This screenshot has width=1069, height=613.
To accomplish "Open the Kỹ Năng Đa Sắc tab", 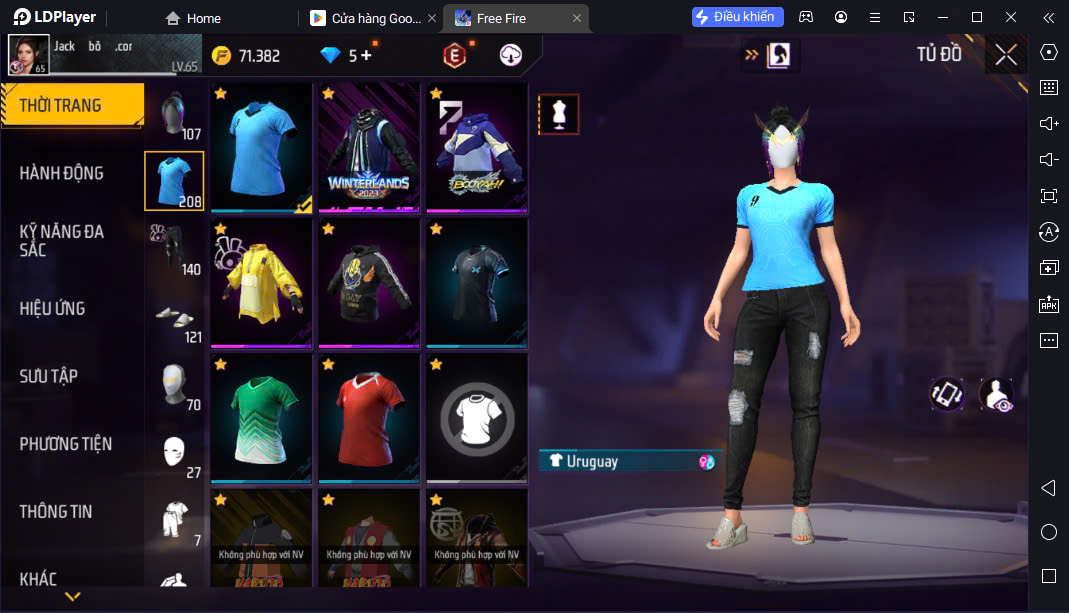I will (61, 240).
